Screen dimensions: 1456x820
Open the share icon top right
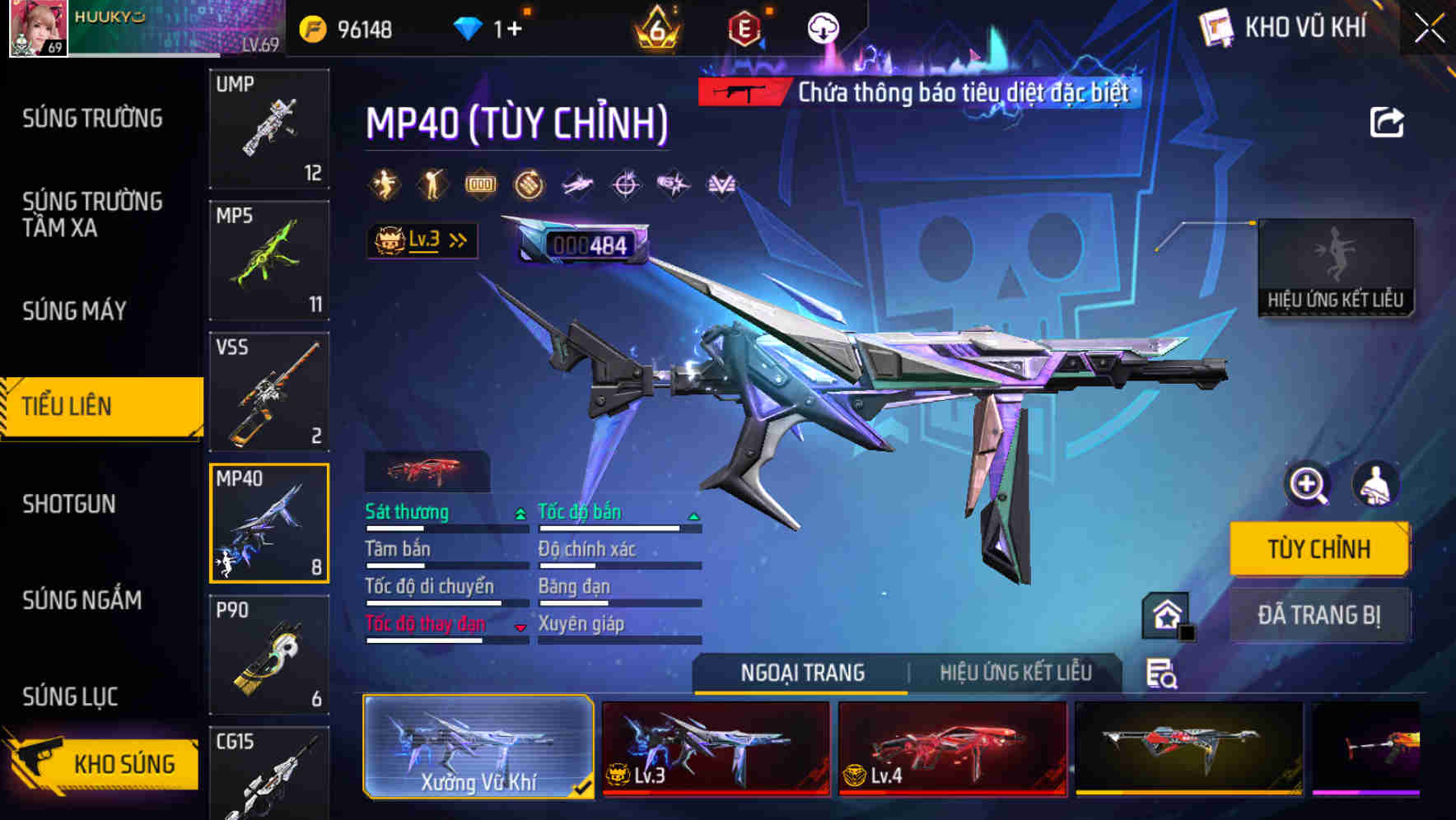(1387, 120)
